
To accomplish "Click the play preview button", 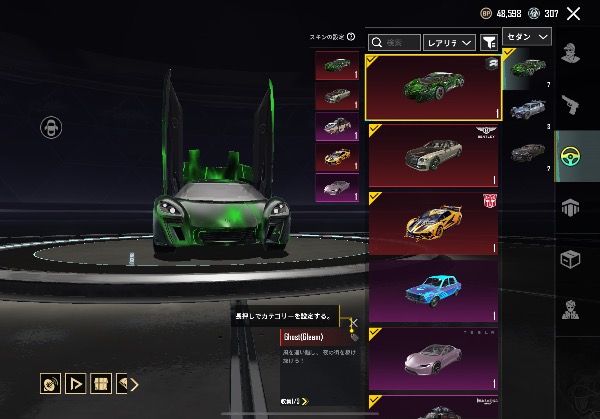I will [x=75, y=383].
